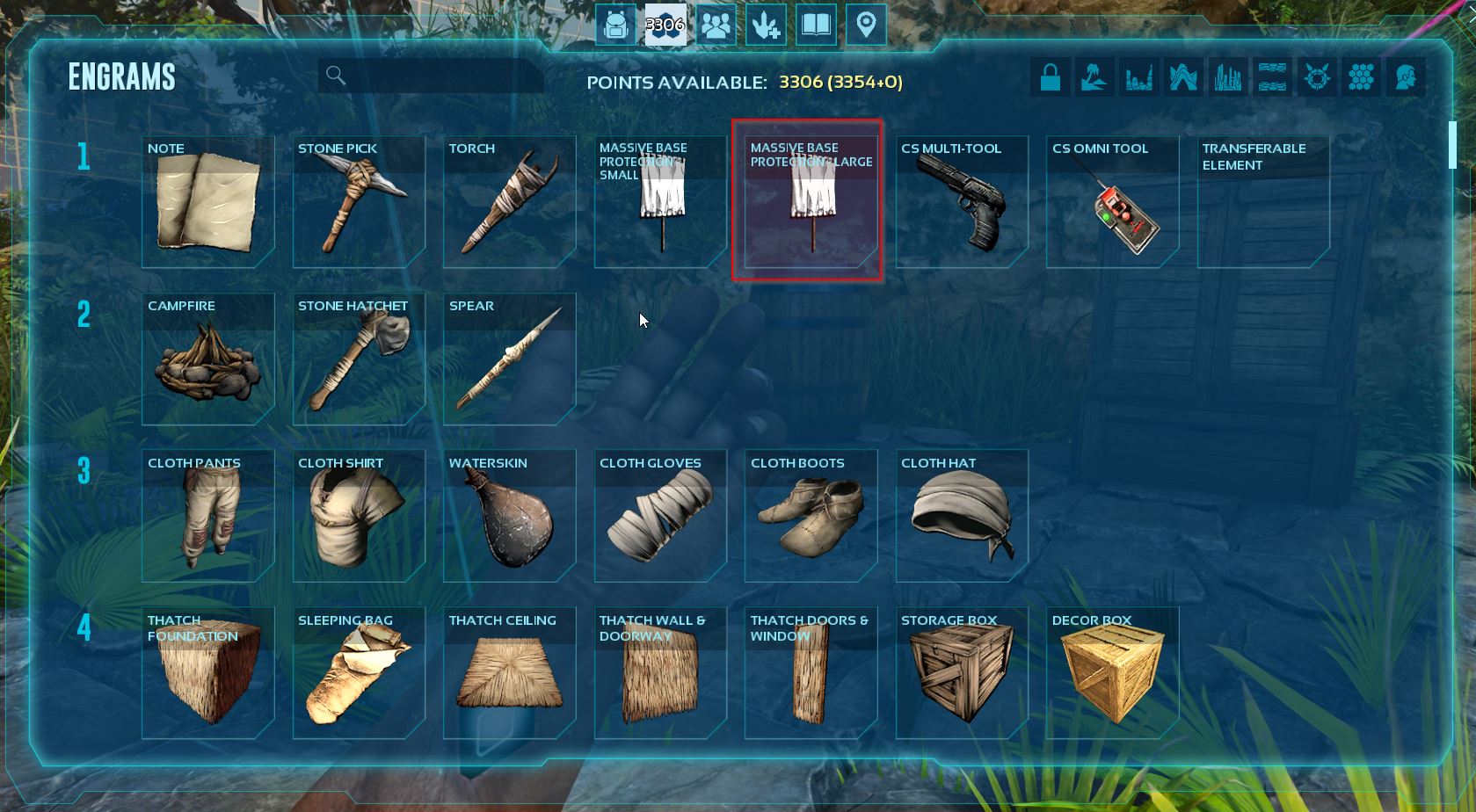Click the Stone Hatchet engram

click(x=359, y=359)
